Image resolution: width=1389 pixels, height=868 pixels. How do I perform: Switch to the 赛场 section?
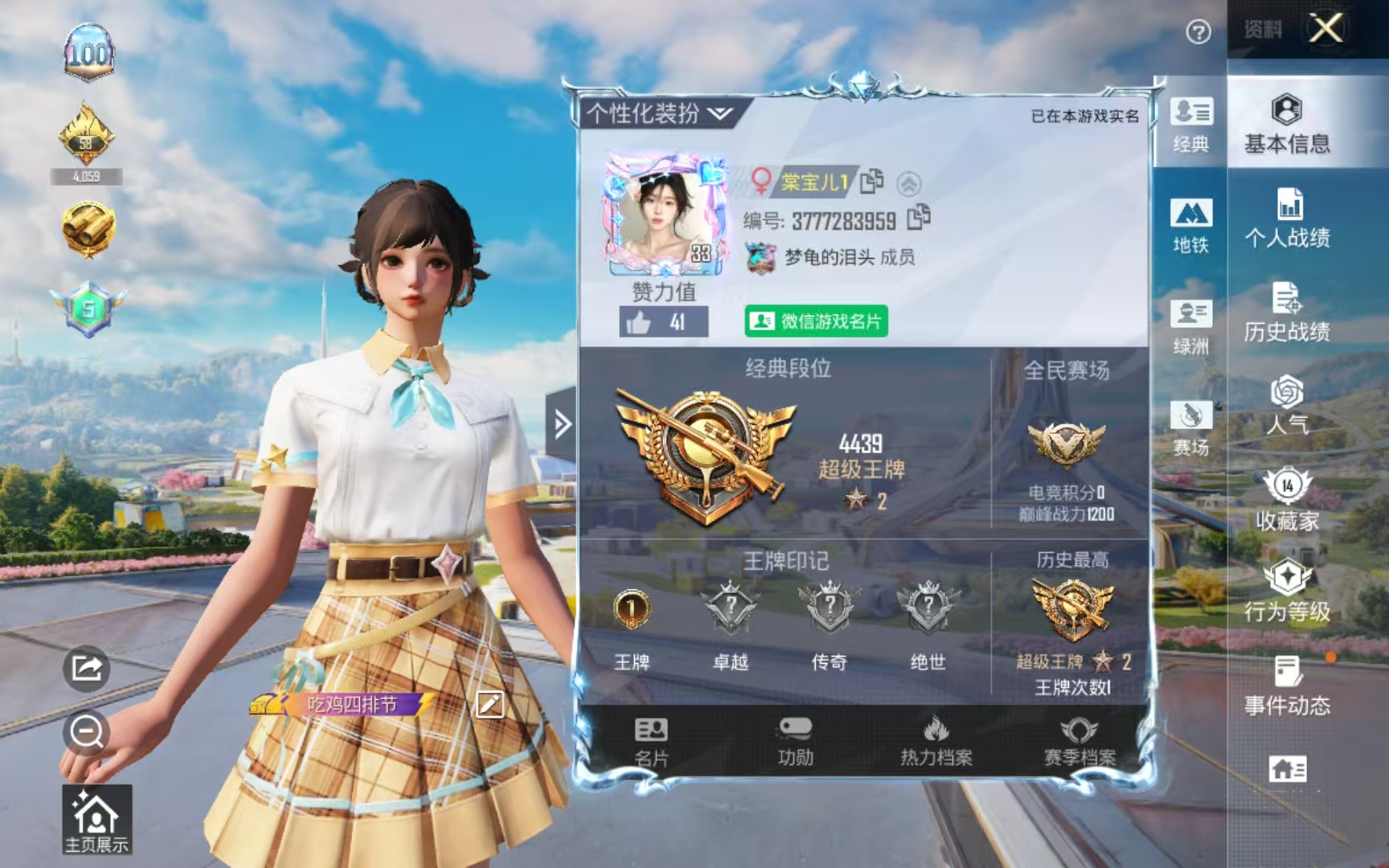pos(1193,426)
